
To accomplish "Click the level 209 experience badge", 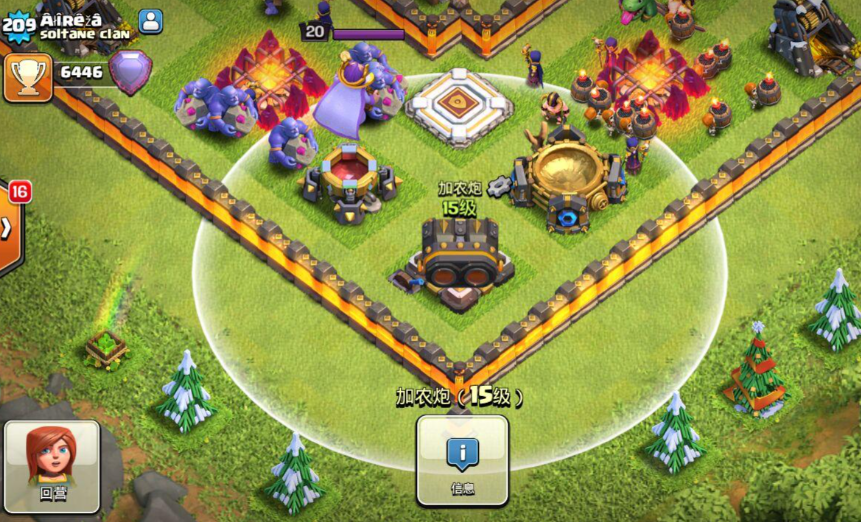I will (x=18, y=26).
